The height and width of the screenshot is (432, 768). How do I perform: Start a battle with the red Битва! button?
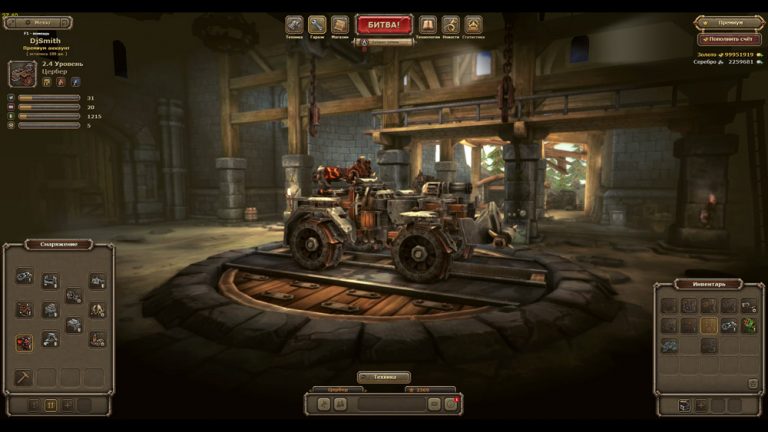[384, 23]
